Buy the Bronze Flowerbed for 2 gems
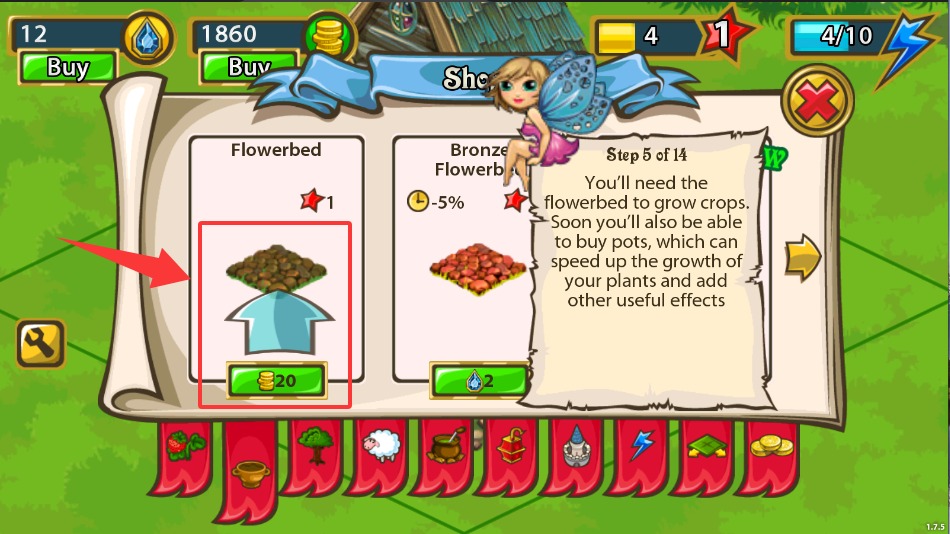The height and width of the screenshot is (534, 950). click(x=479, y=381)
